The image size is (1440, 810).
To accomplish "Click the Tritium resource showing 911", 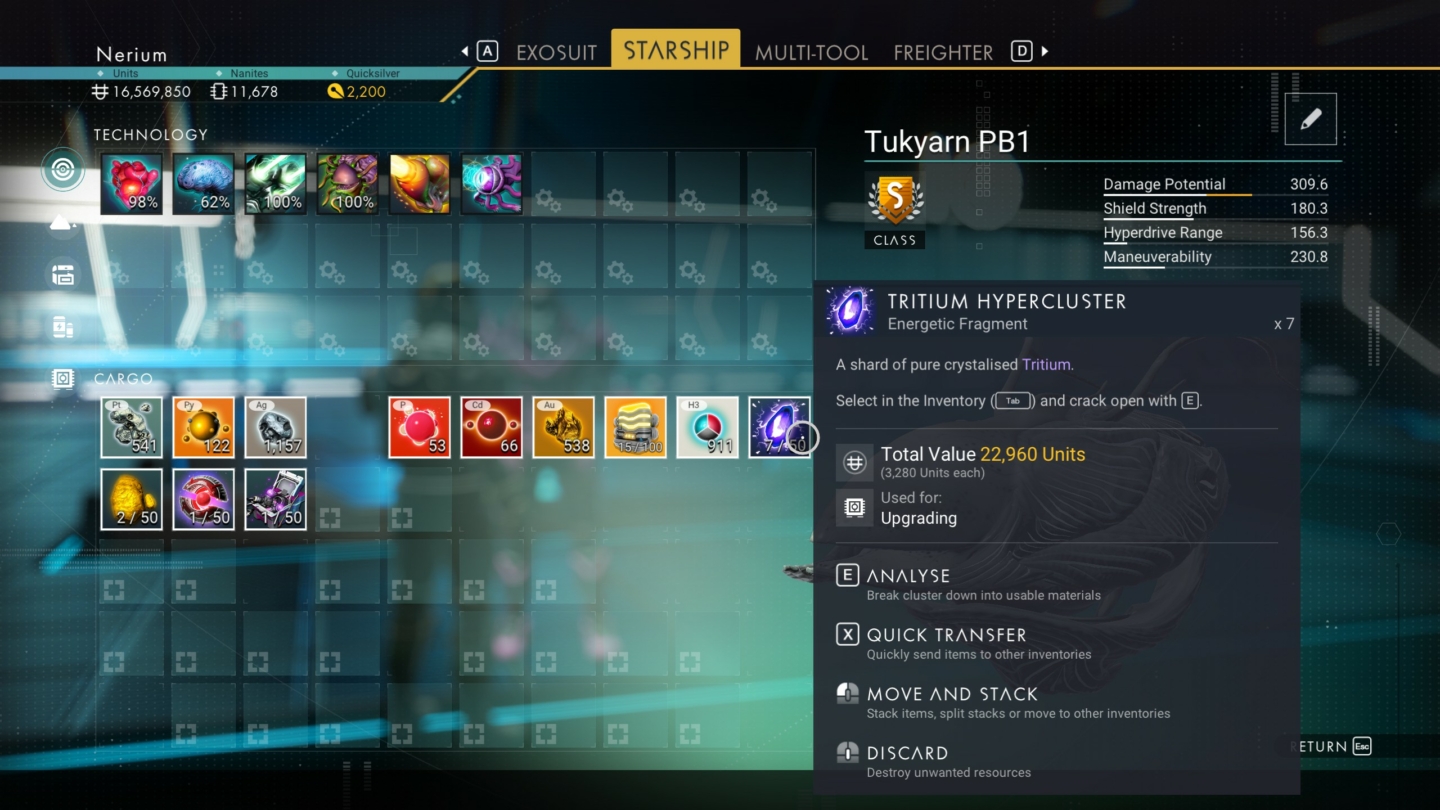I will coord(707,427).
